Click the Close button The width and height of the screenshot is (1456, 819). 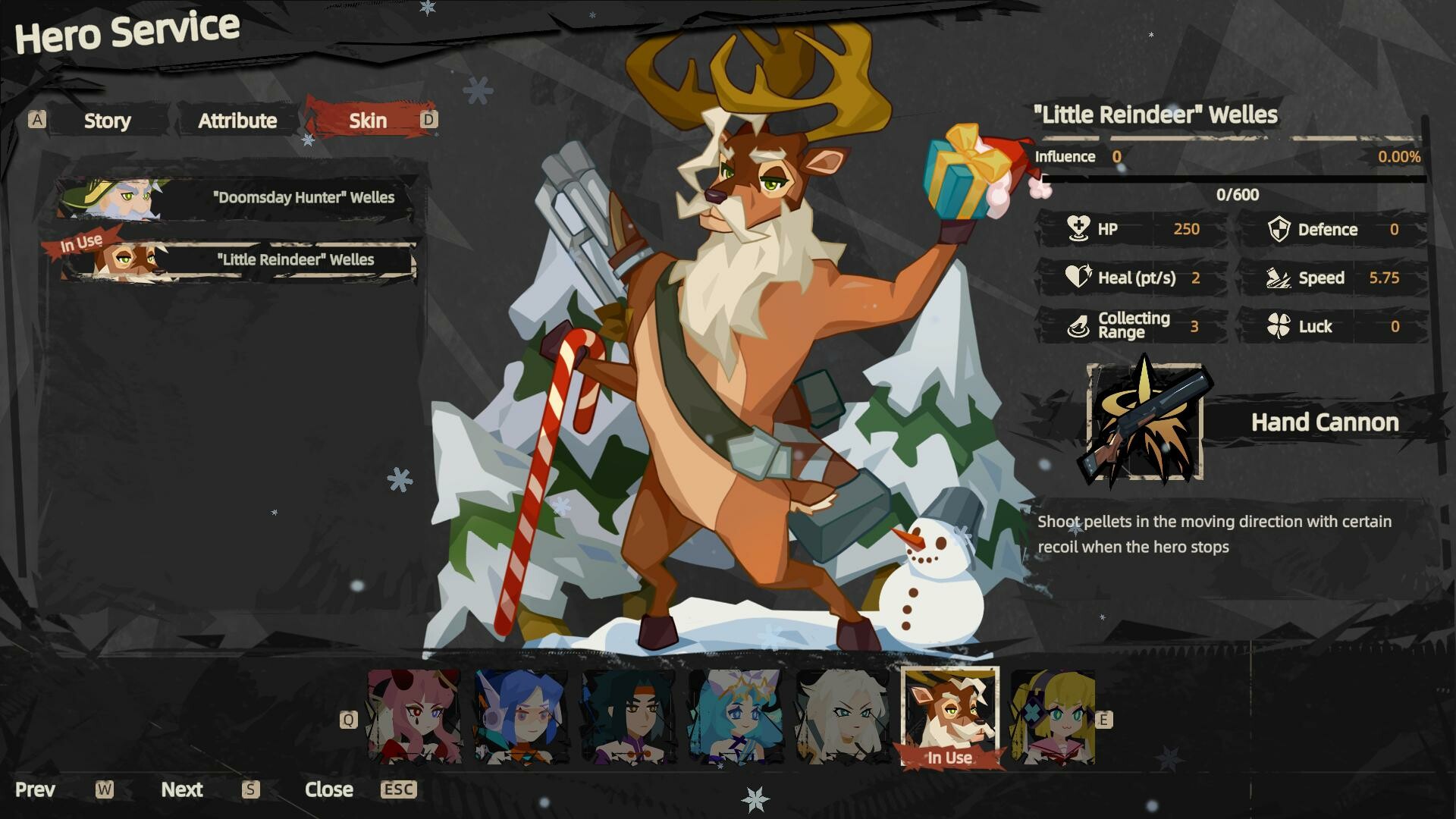329,789
